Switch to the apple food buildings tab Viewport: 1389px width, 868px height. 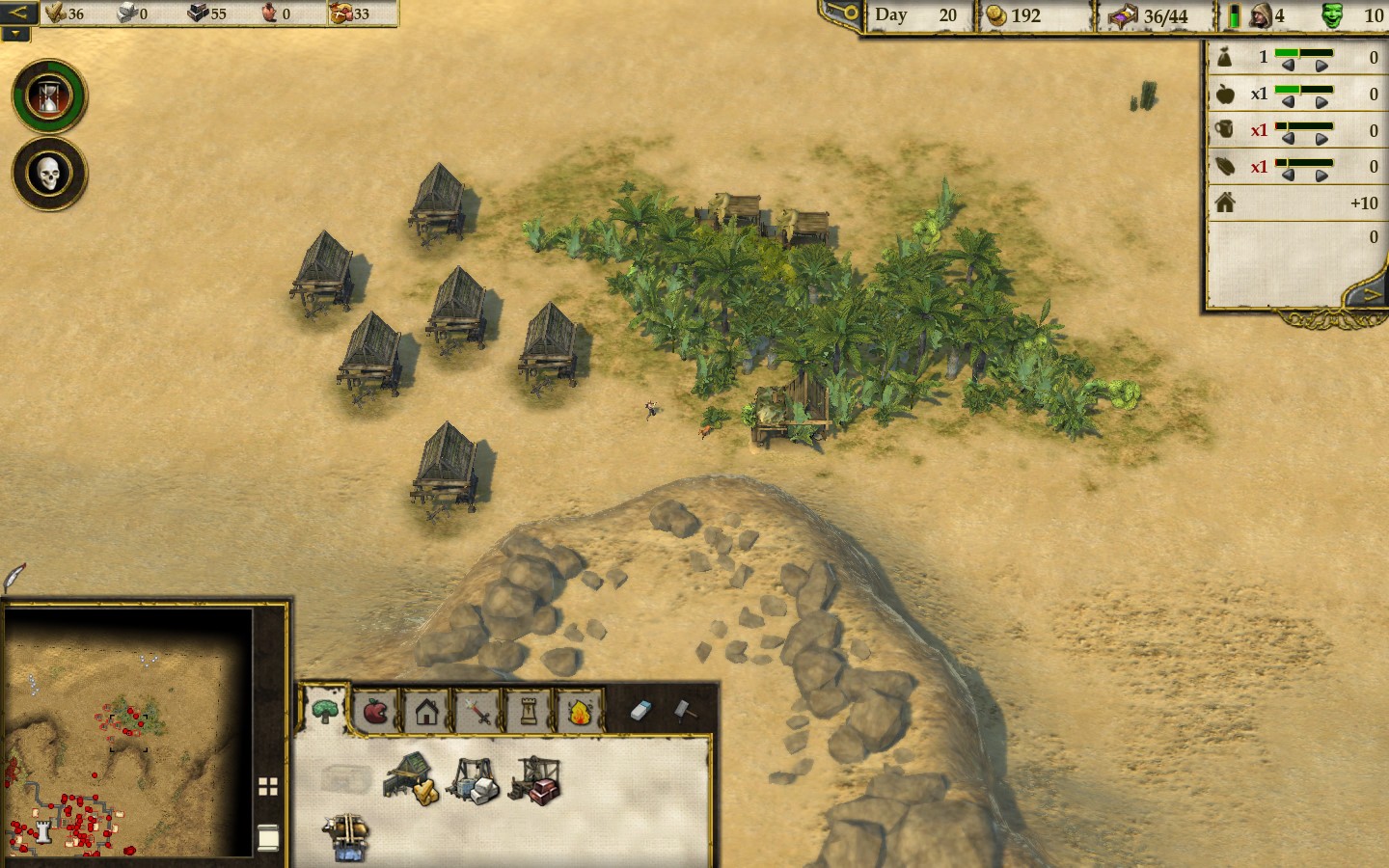[375, 712]
